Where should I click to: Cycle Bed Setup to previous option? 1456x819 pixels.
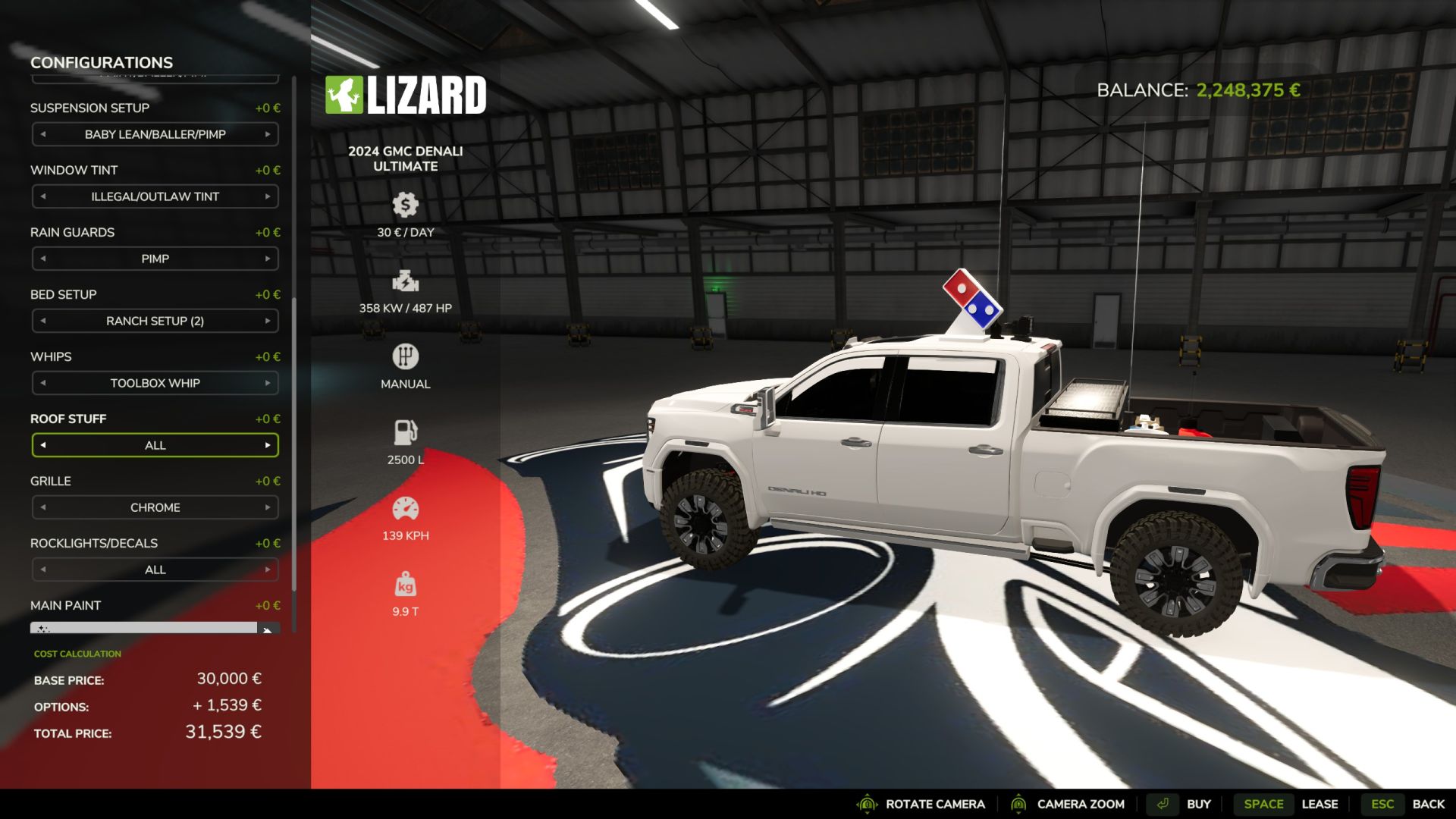tap(43, 321)
